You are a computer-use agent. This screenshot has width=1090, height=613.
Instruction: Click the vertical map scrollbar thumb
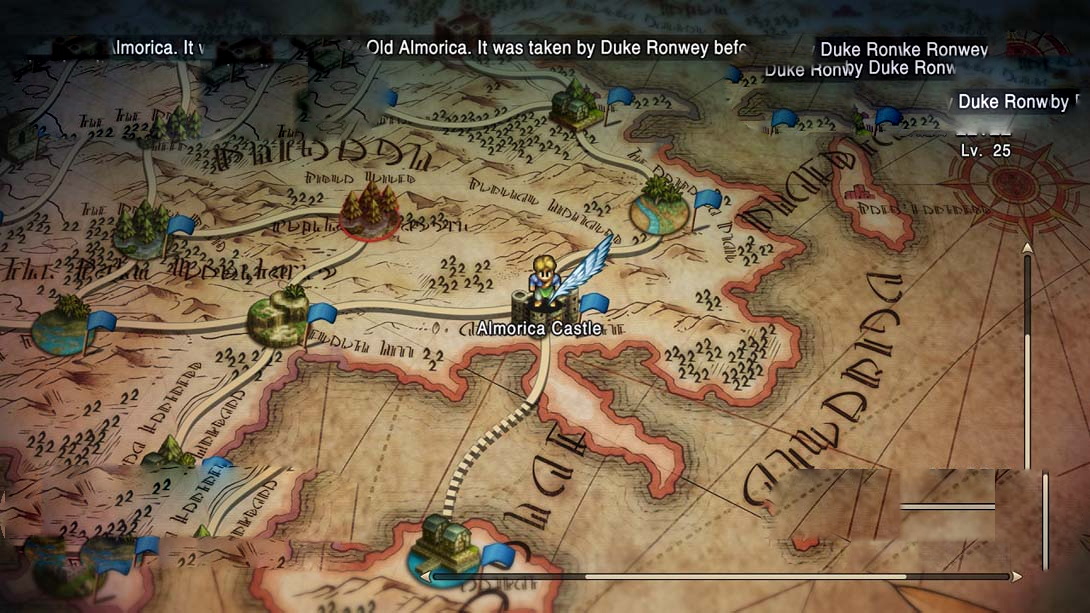pos(1027,400)
